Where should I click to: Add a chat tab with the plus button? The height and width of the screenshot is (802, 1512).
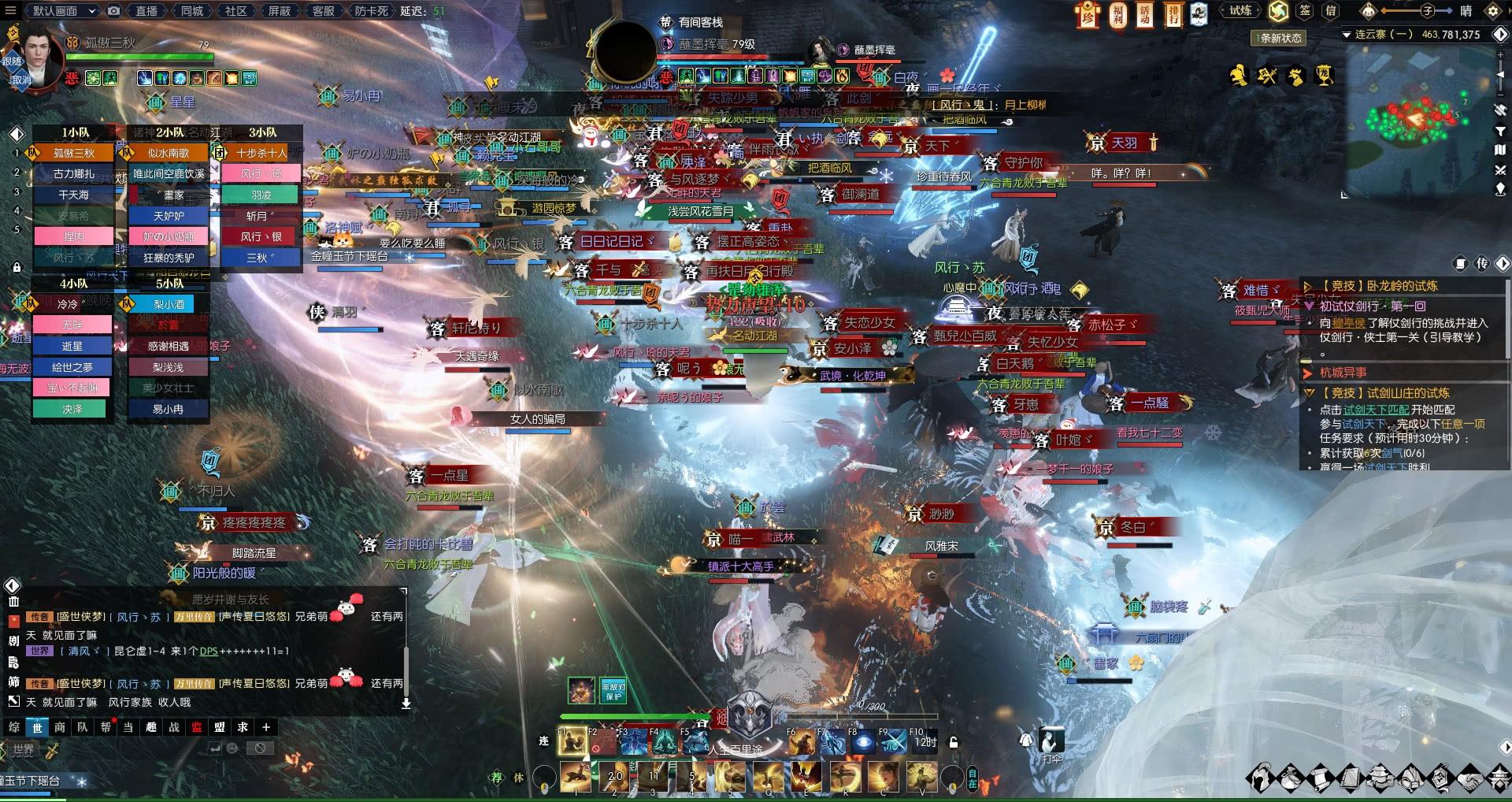coord(266,727)
